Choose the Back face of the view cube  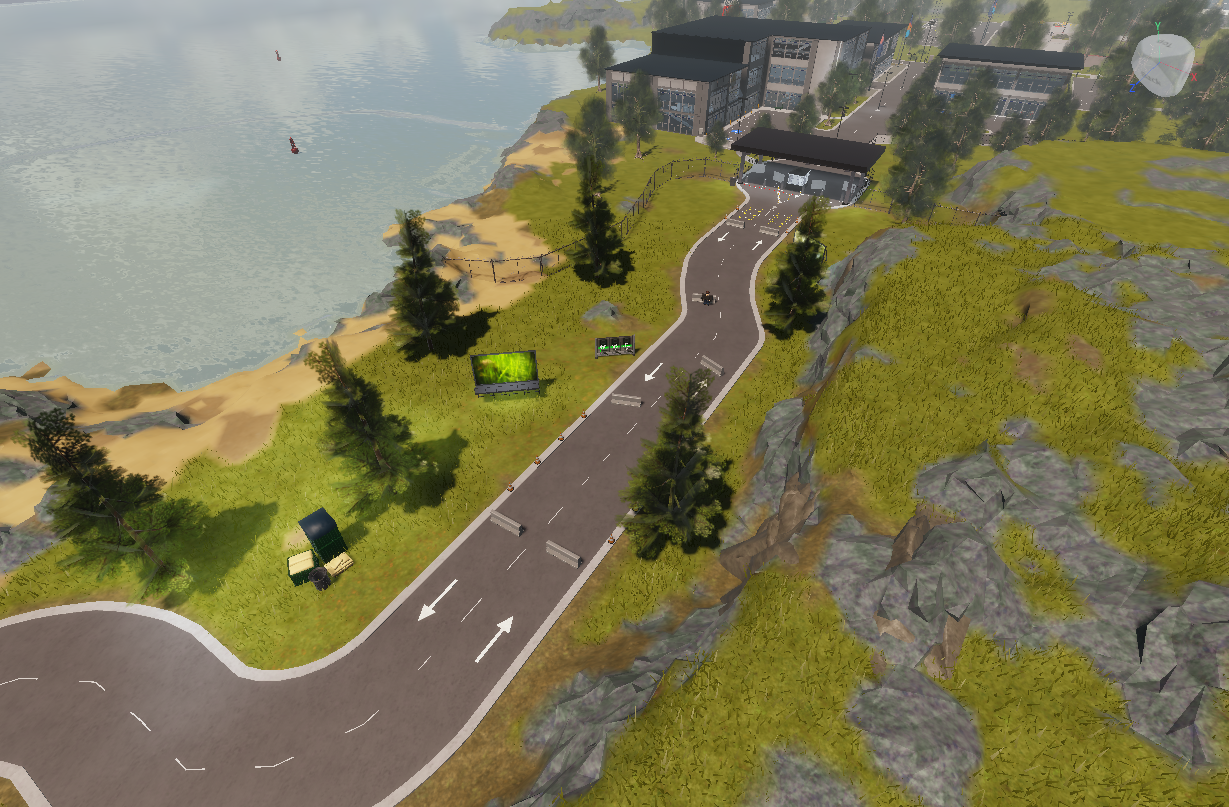click(x=1150, y=77)
